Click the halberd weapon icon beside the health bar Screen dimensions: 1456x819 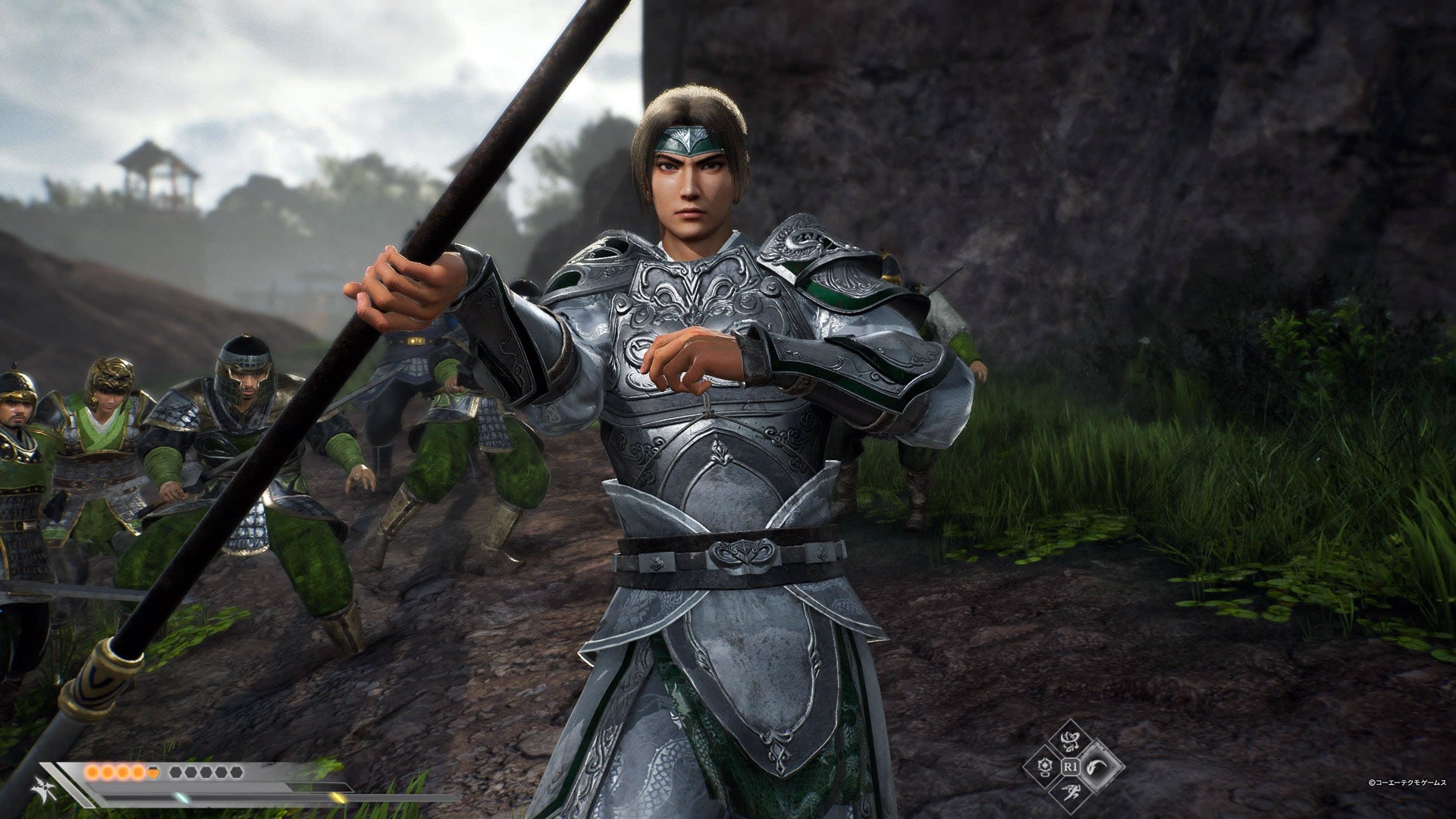click(42, 789)
